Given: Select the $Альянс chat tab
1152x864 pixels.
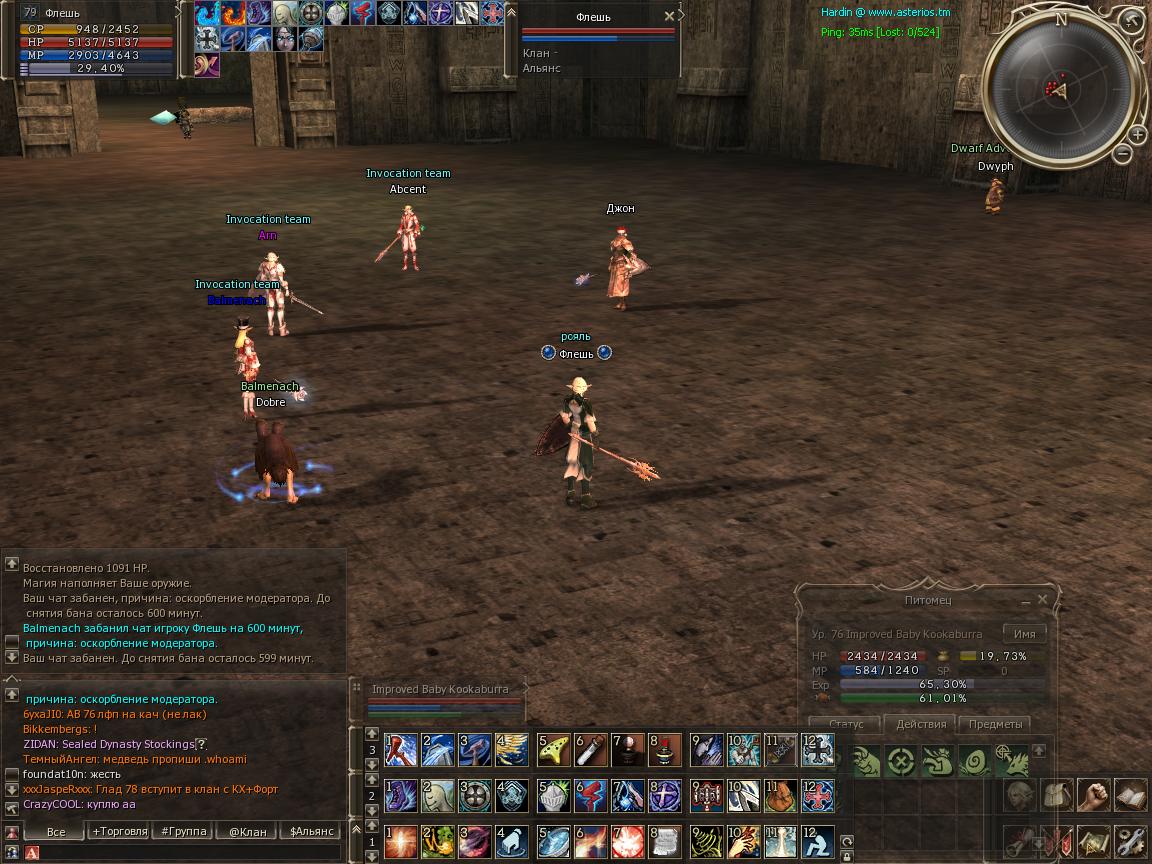Looking at the screenshot, I should click(311, 831).
